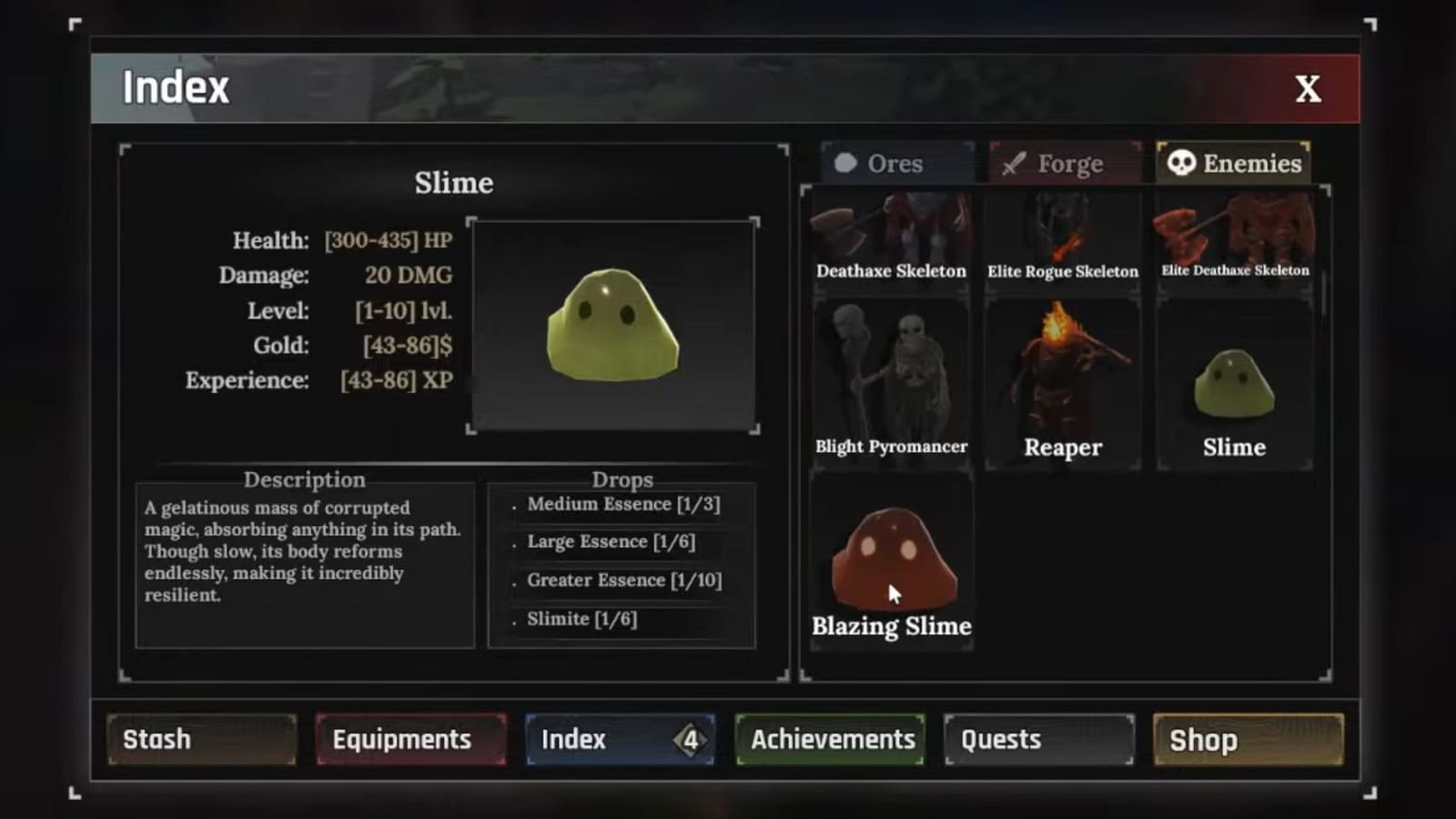Click the Slimite drop entry
Image resolution: width=1456 pixels, height=819 pixels.
tap(583, 618)
